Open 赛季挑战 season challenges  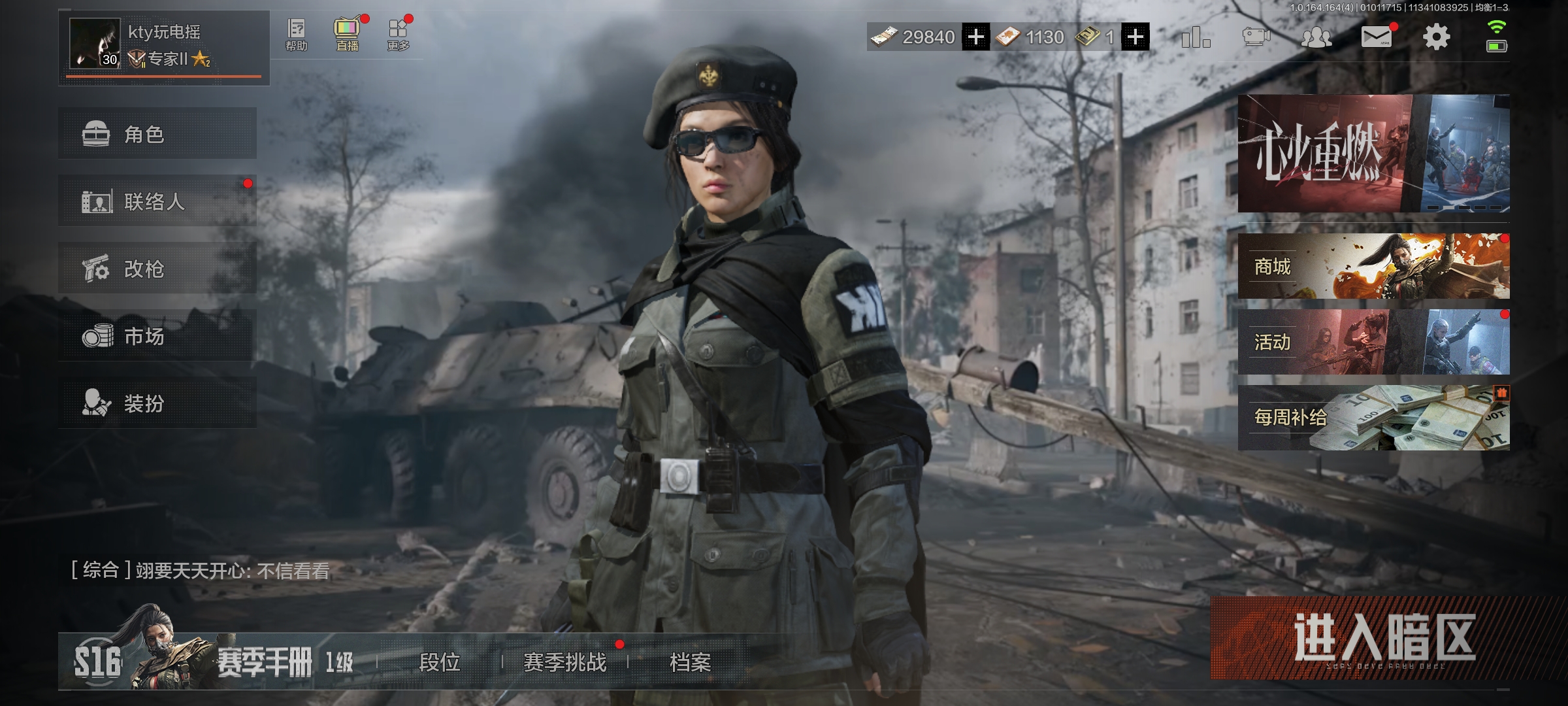(565, 662)
